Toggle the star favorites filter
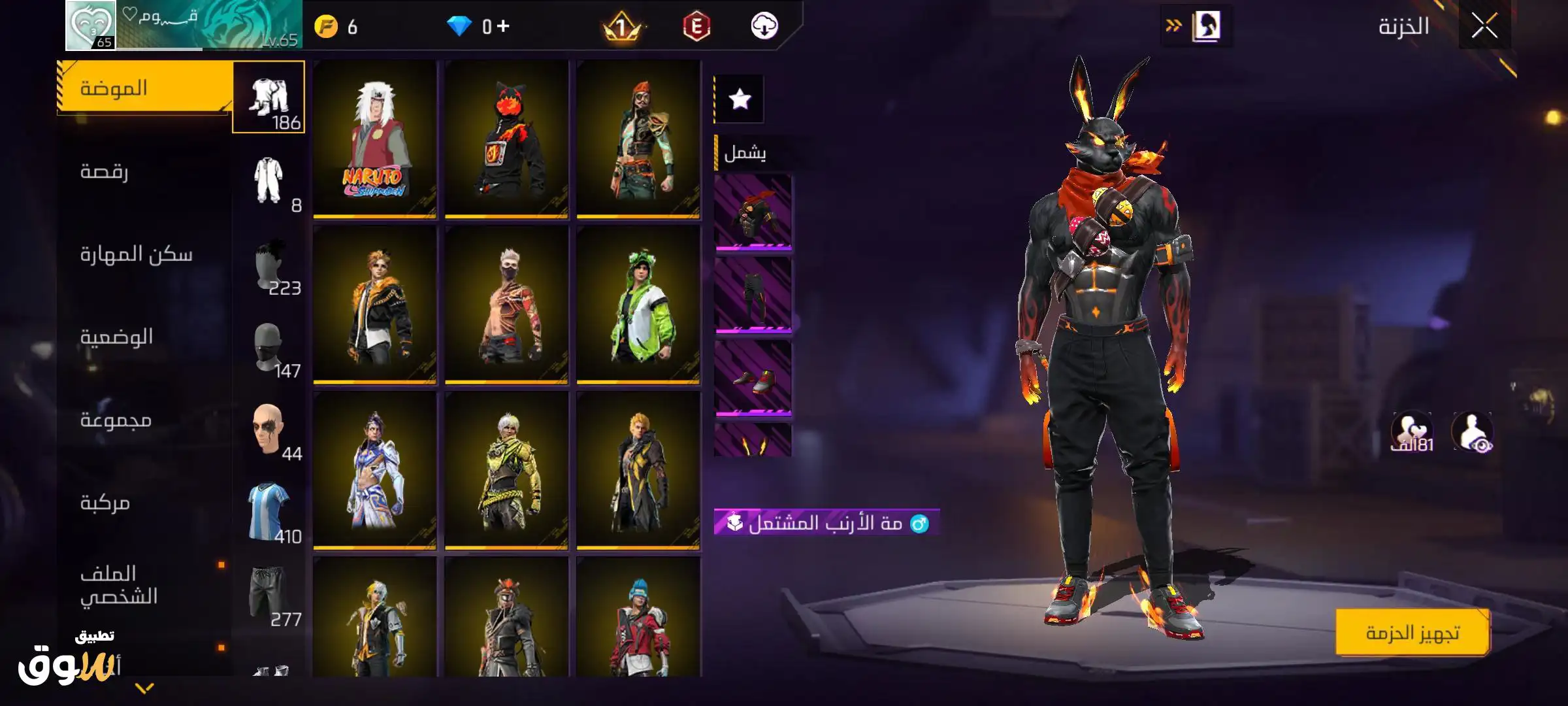The image size is (1568, 706). (740, 99)
